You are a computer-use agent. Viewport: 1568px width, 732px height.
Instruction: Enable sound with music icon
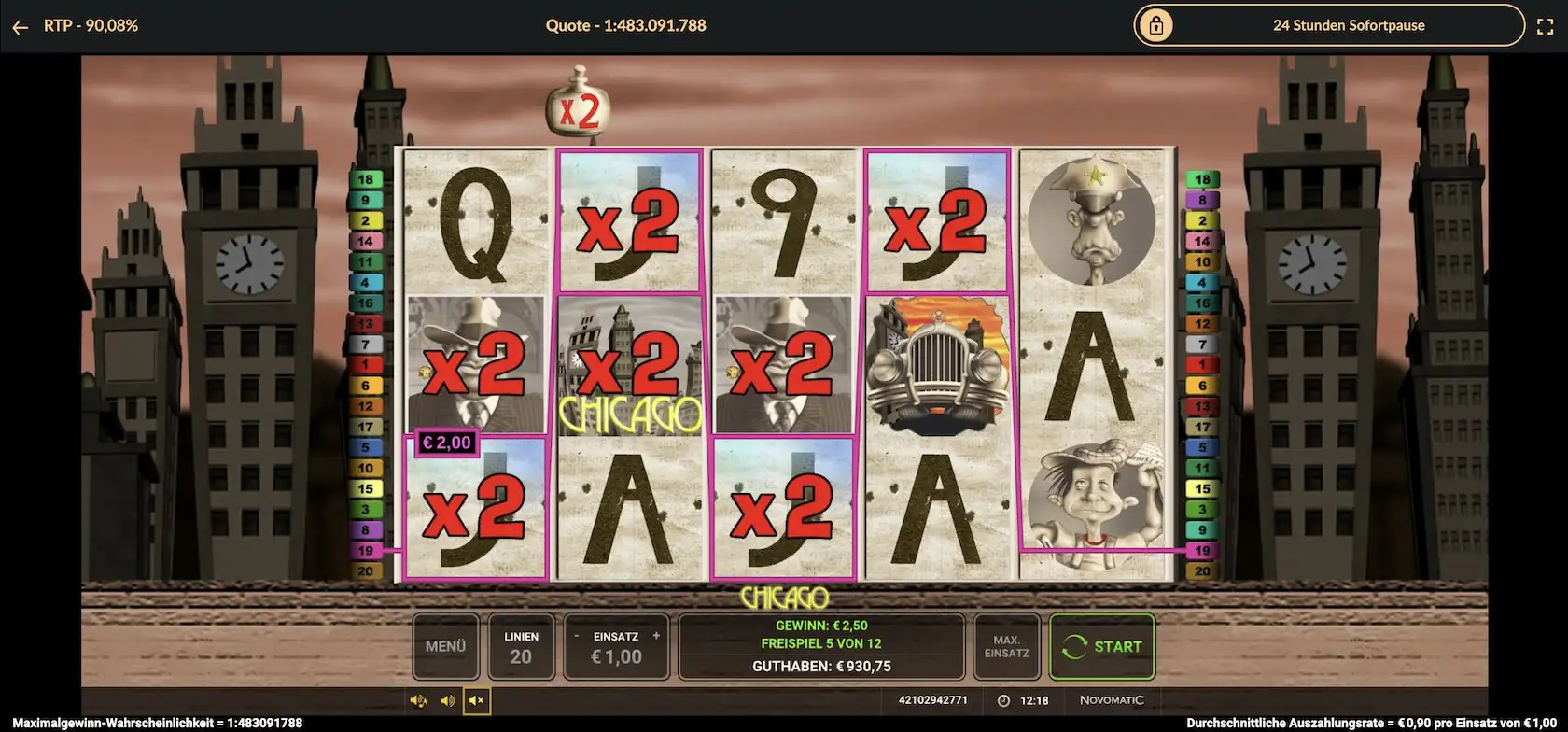click(419, 700)
